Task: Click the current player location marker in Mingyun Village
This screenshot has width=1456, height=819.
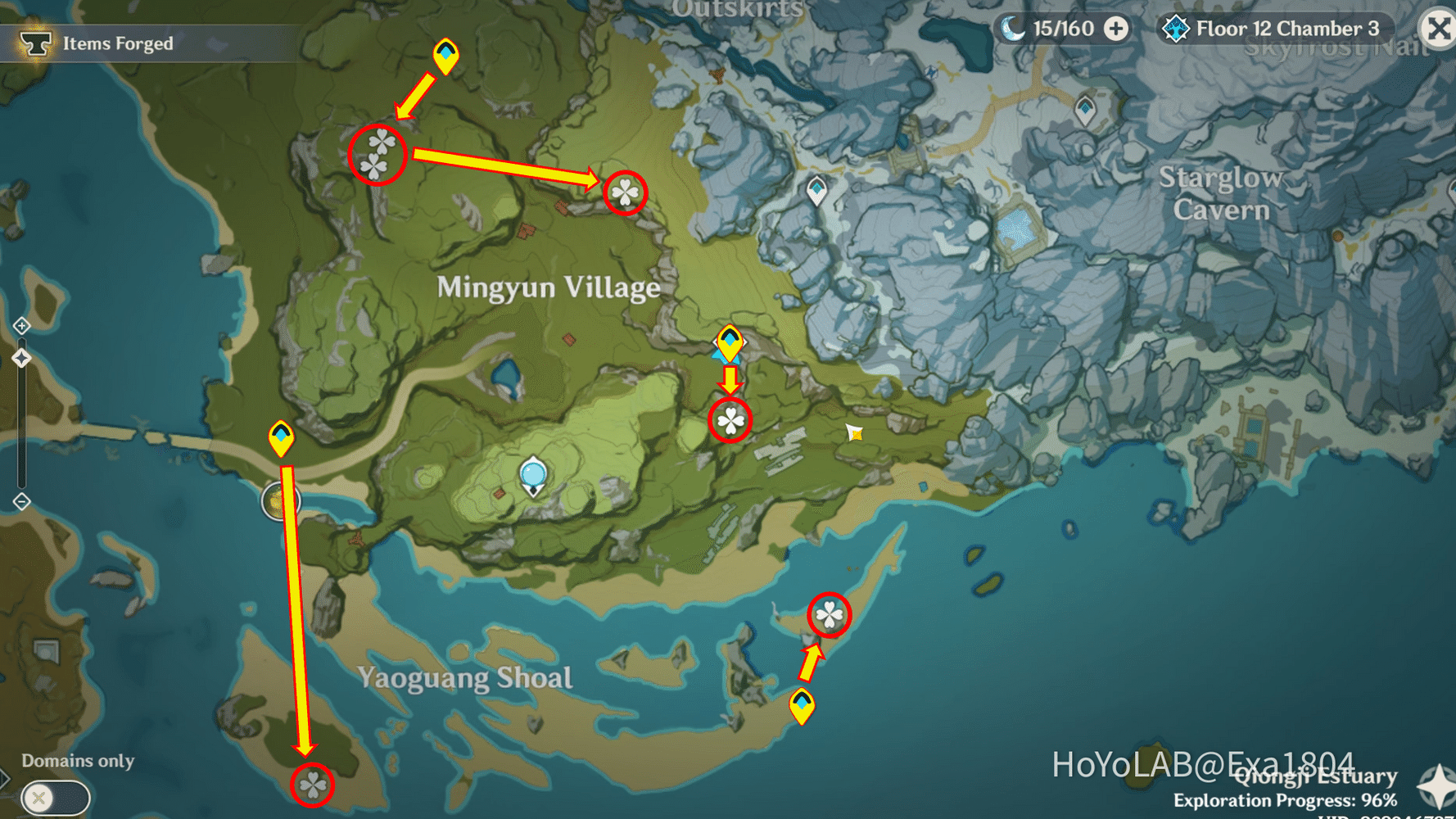Action: [534, 473]
